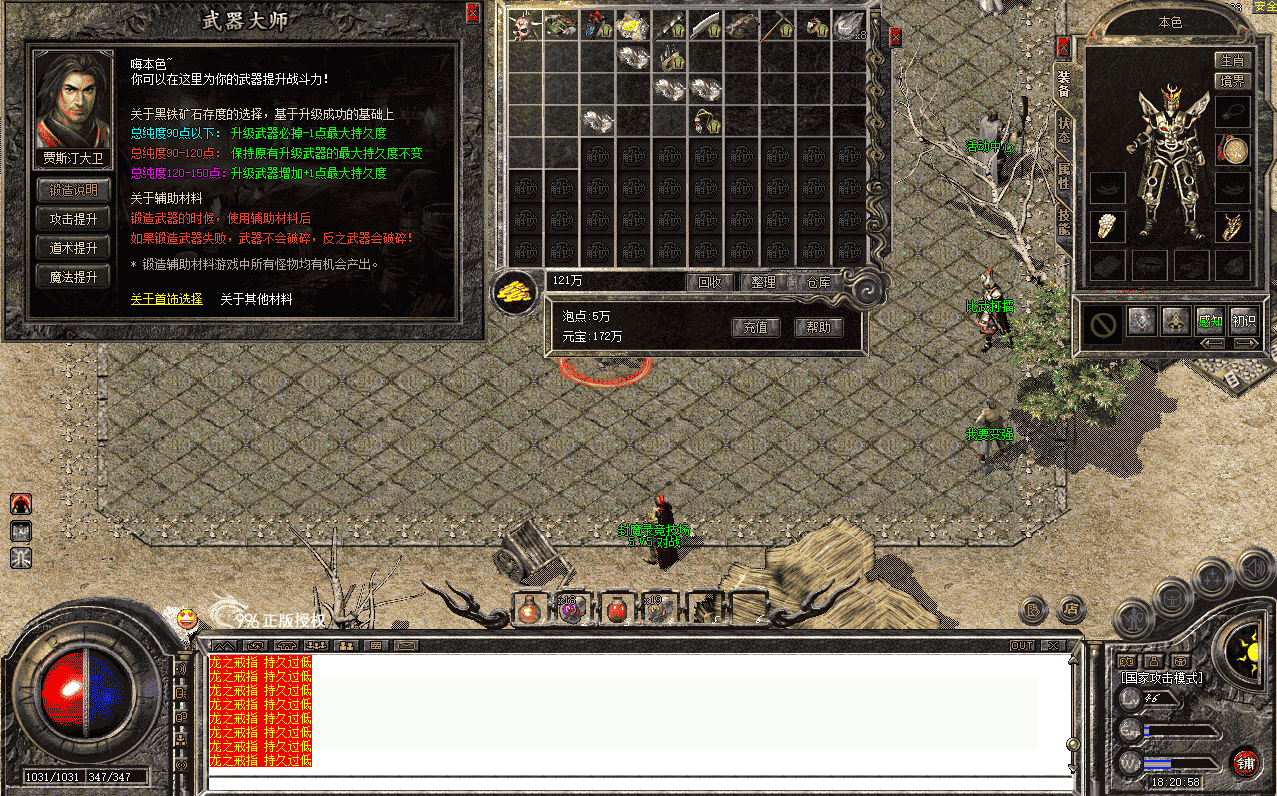Select 道术提升 taoism upgrade
Viewport: 1277px width, 796px height.
(74, 248)
